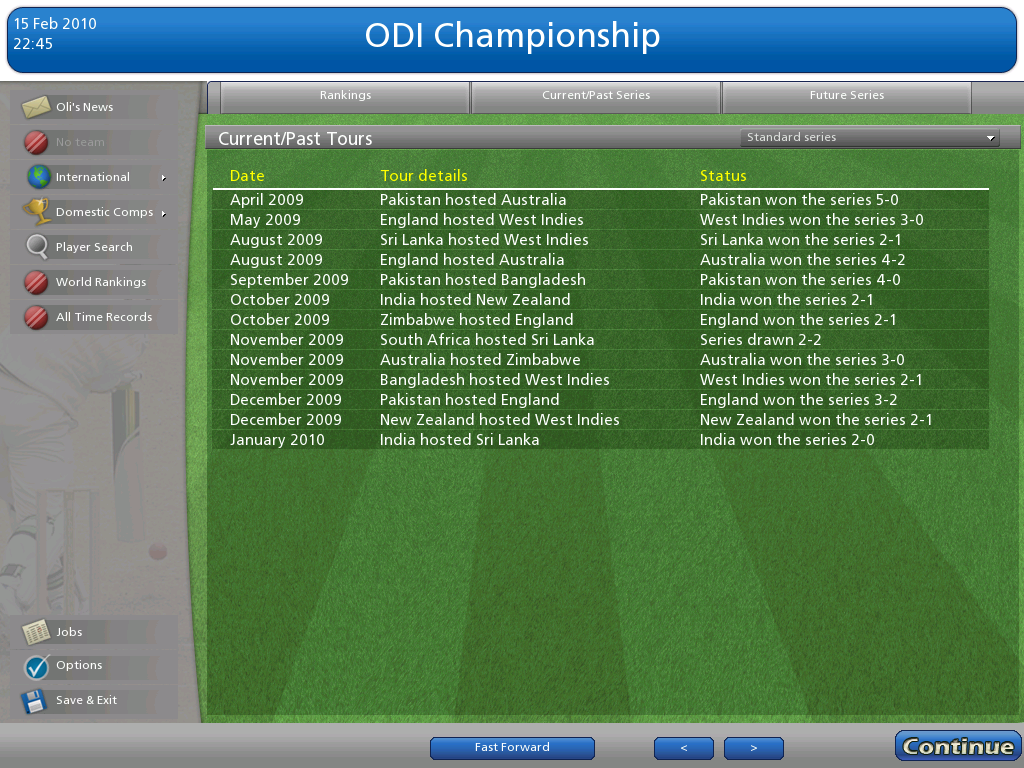
Task: Open the International menu
Action: [93, 177]
